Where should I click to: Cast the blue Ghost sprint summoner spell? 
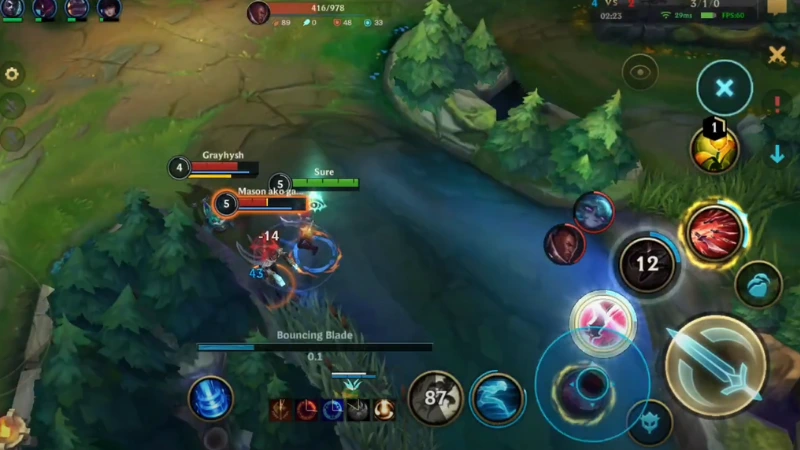pos(497,398)
